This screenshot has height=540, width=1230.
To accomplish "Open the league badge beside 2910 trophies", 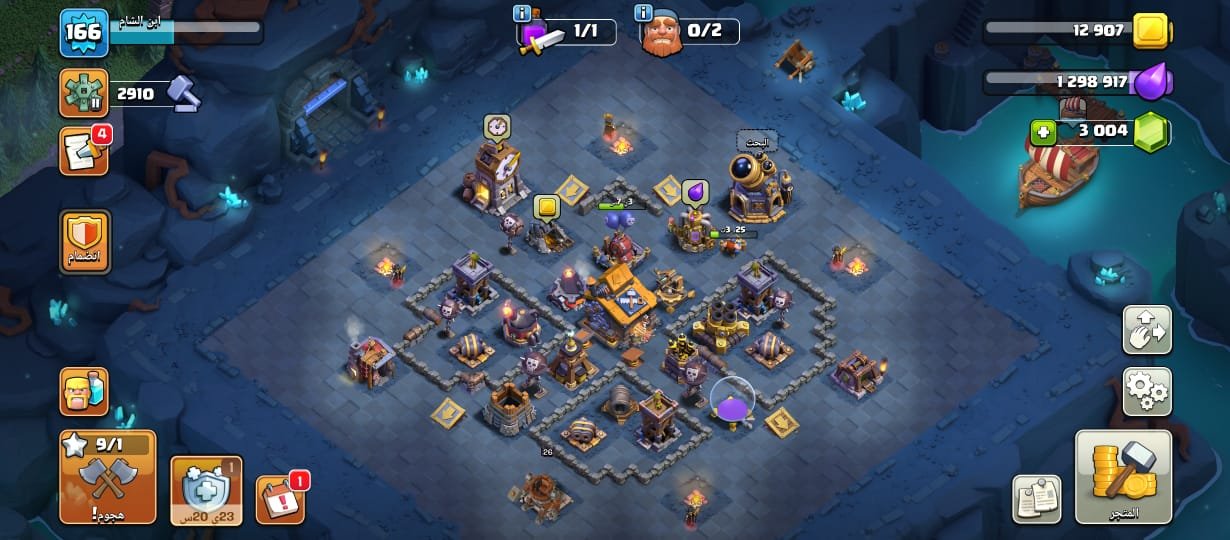I will coord(83,94).
